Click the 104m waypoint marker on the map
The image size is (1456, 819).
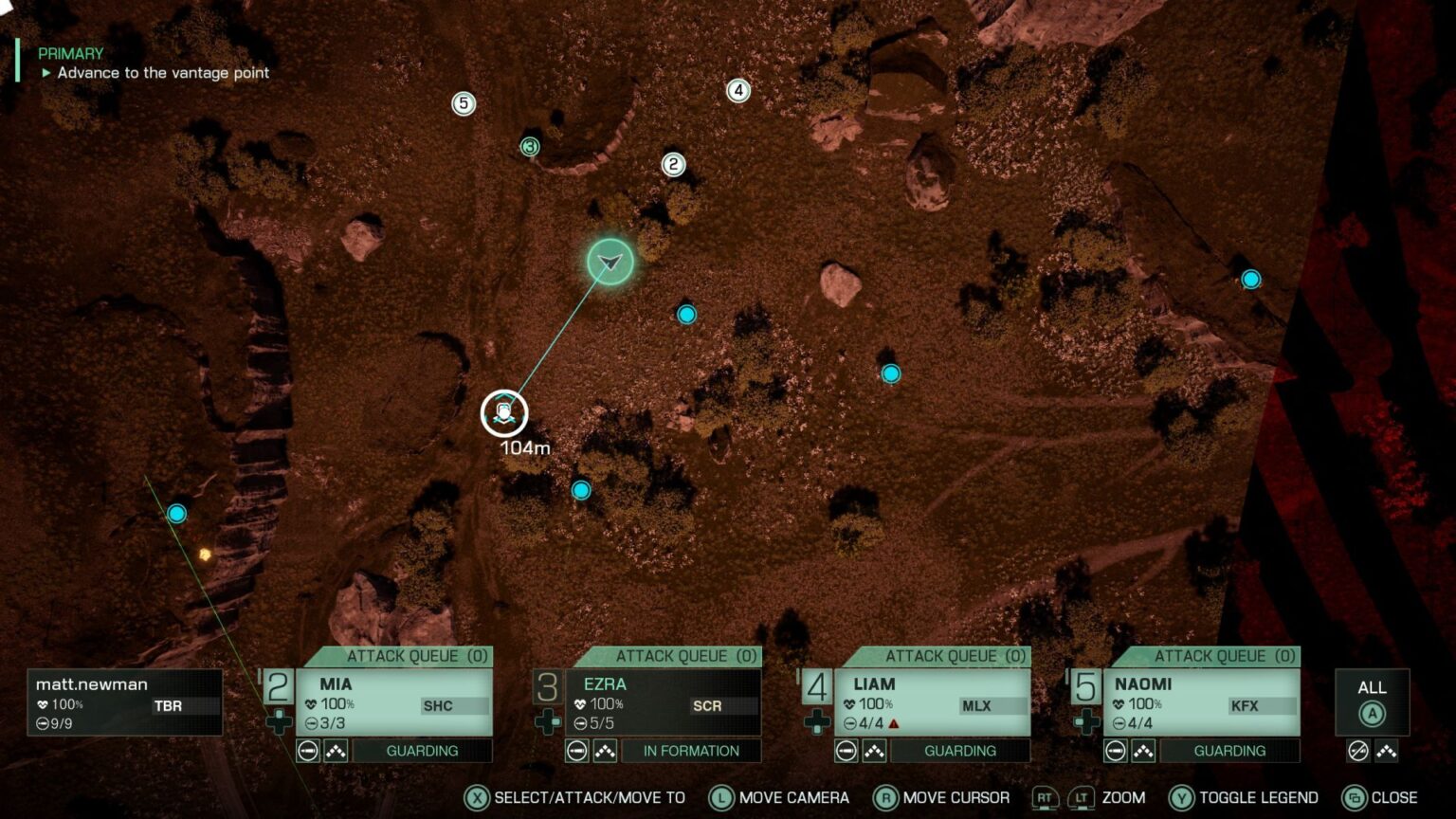point(502,411)
